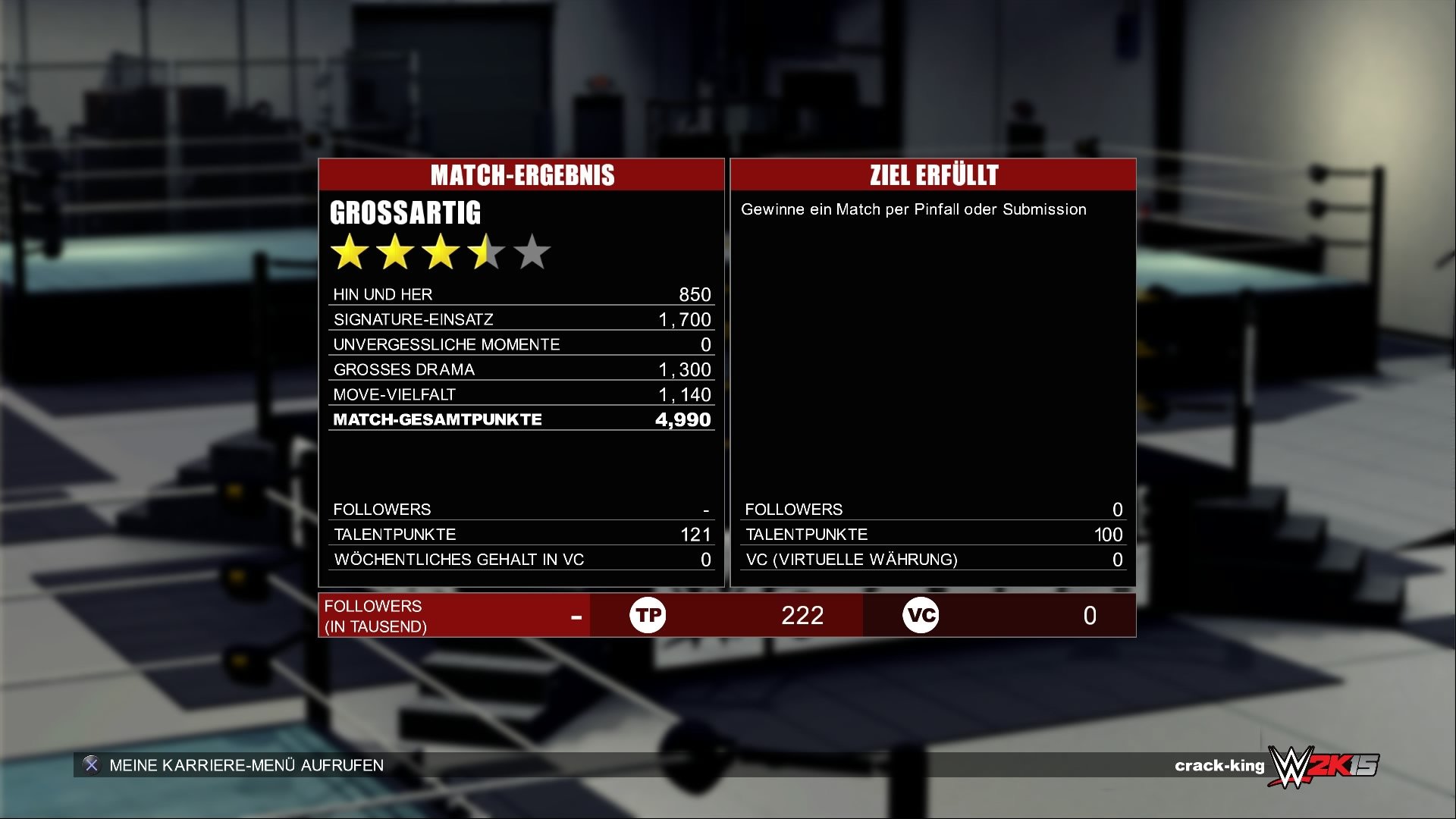Select the empty fifth rating star
The width and height of the screenshot is (1456, 819).
(532, 252)
